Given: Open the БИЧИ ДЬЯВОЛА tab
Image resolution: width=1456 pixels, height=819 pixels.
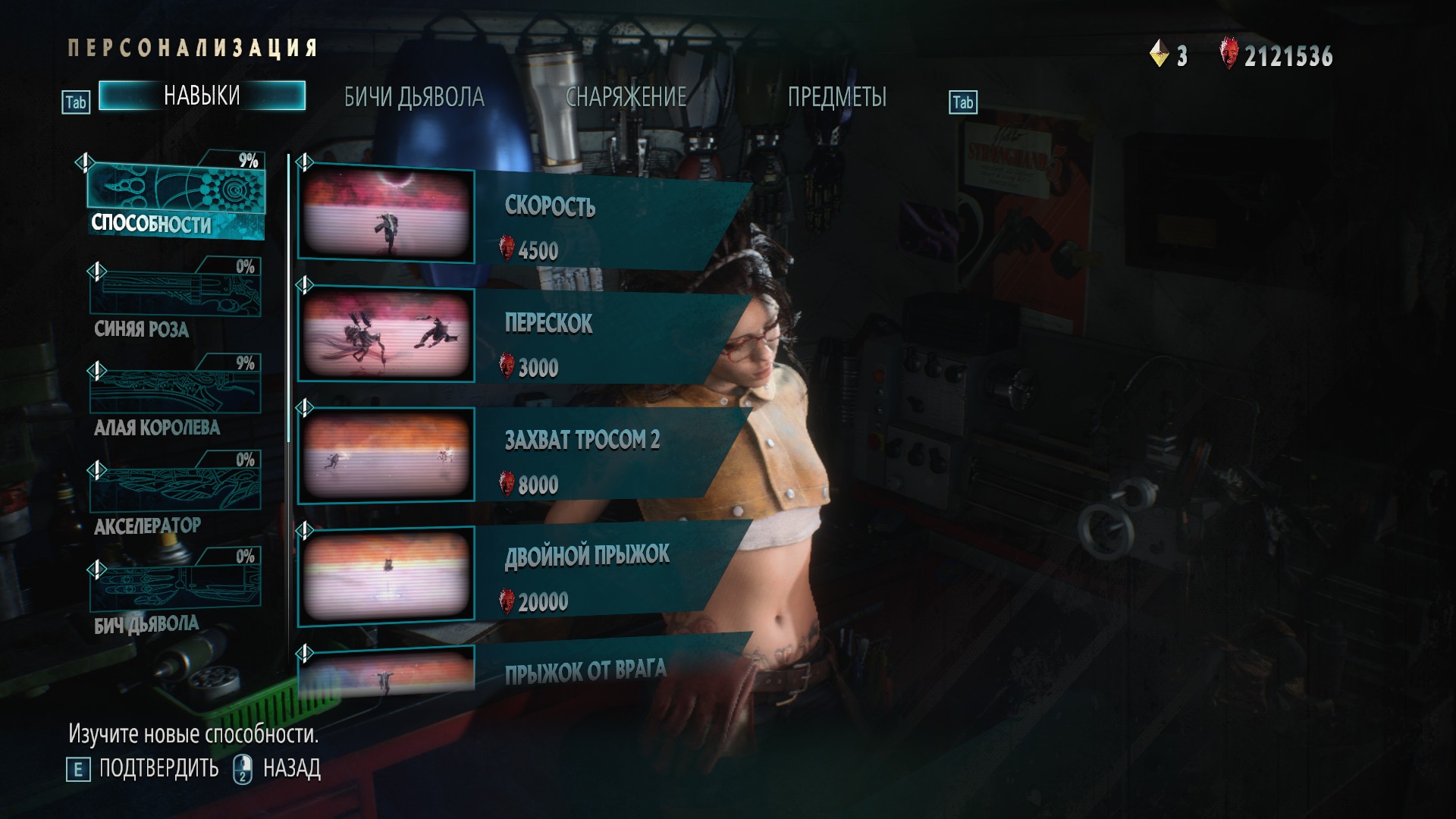Looking at the screenshot, I should coord(414,98).
